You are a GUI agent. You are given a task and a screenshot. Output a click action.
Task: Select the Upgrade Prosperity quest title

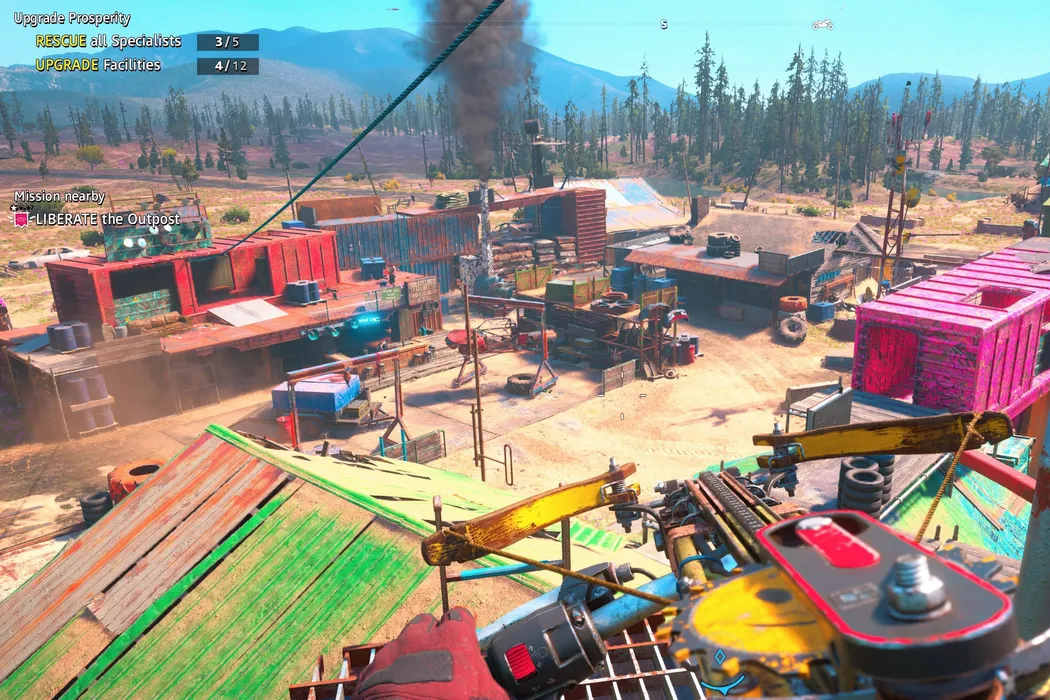tap(72, 18)
